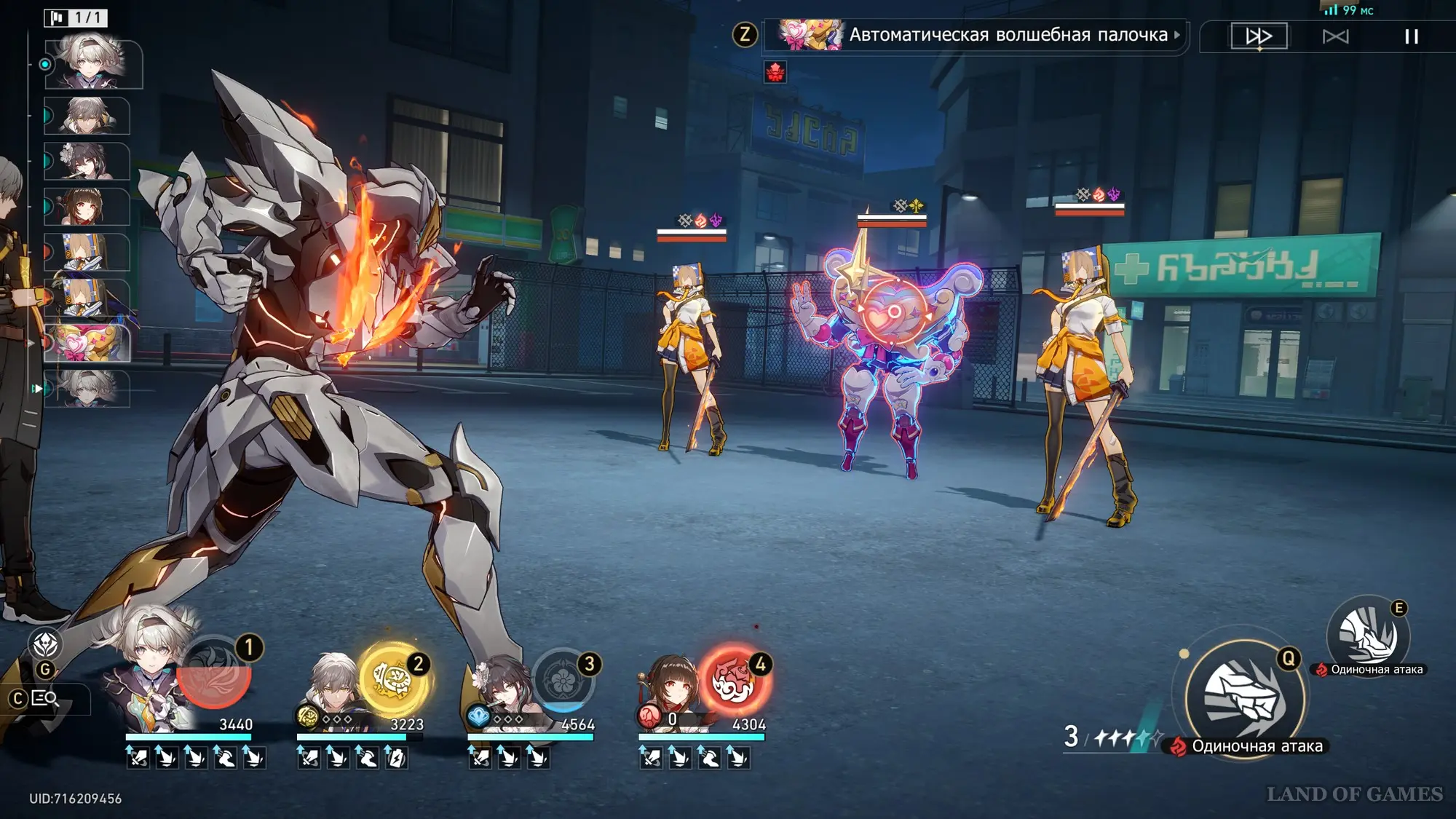Screen dimensions: 1456x819
Task: Open the technique icon above G
Action: [45, 644]
